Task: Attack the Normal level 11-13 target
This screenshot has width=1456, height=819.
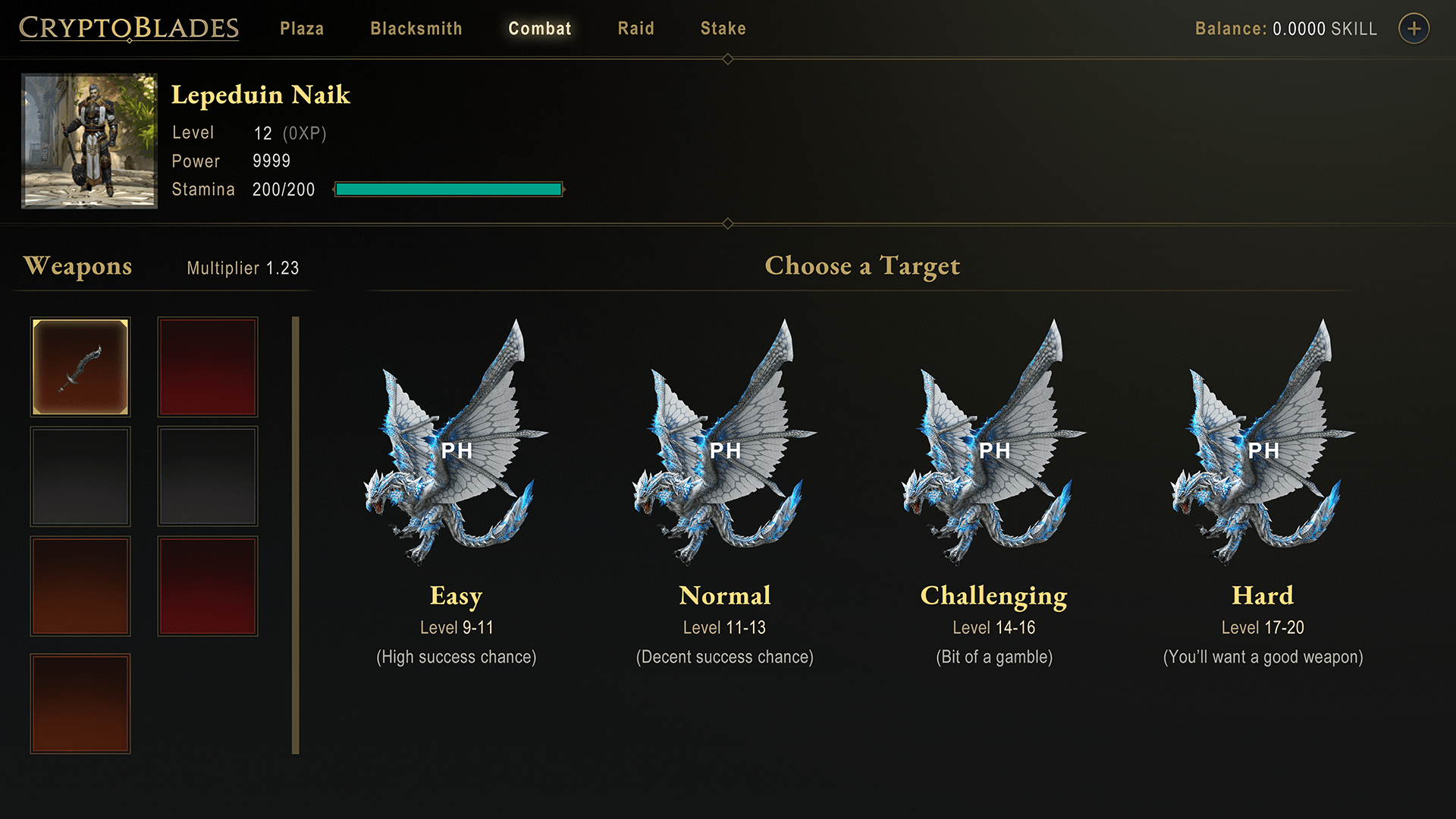Action: point(725,455)
